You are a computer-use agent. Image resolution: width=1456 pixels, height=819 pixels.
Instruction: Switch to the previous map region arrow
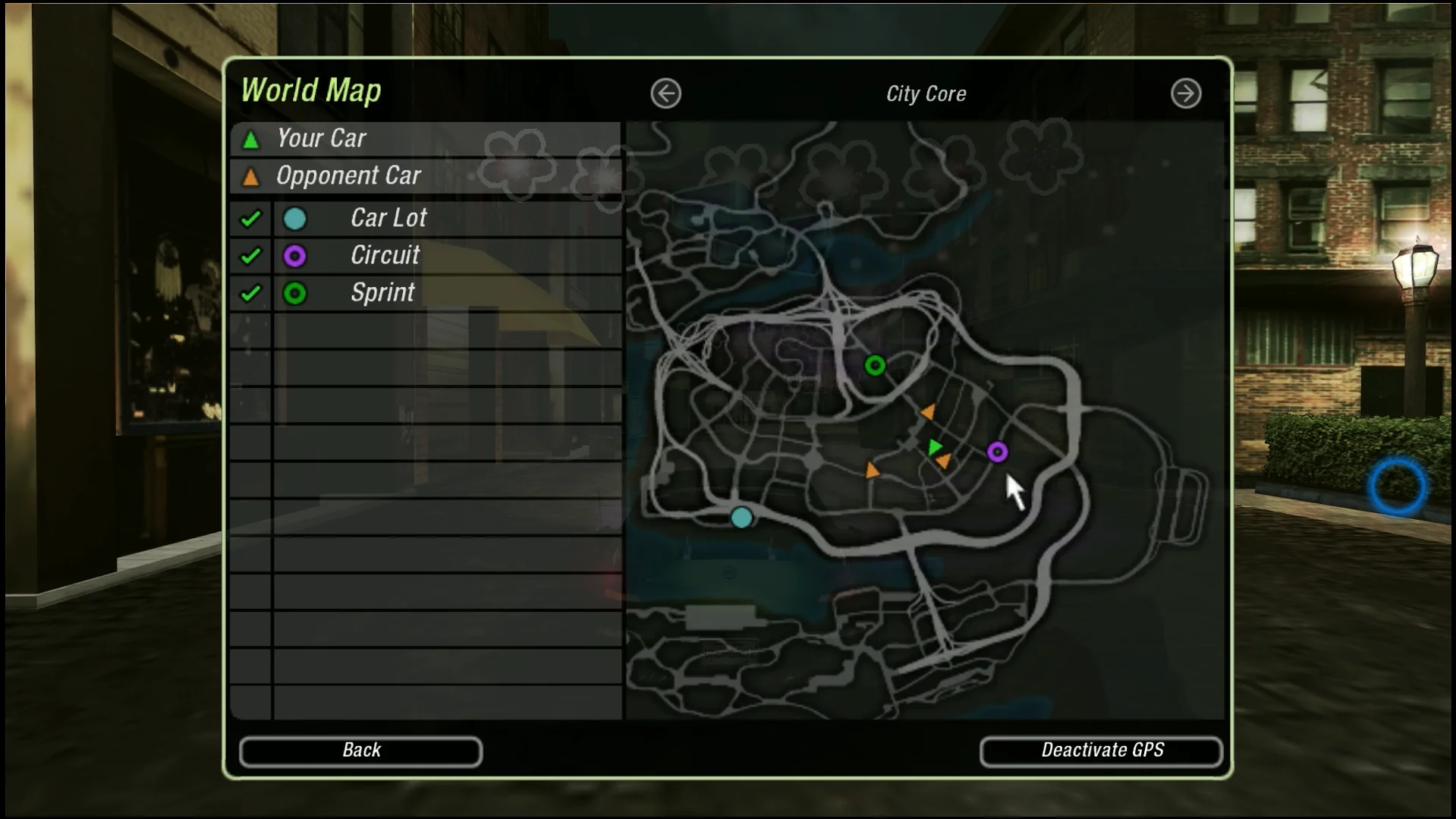coord(665,94)
